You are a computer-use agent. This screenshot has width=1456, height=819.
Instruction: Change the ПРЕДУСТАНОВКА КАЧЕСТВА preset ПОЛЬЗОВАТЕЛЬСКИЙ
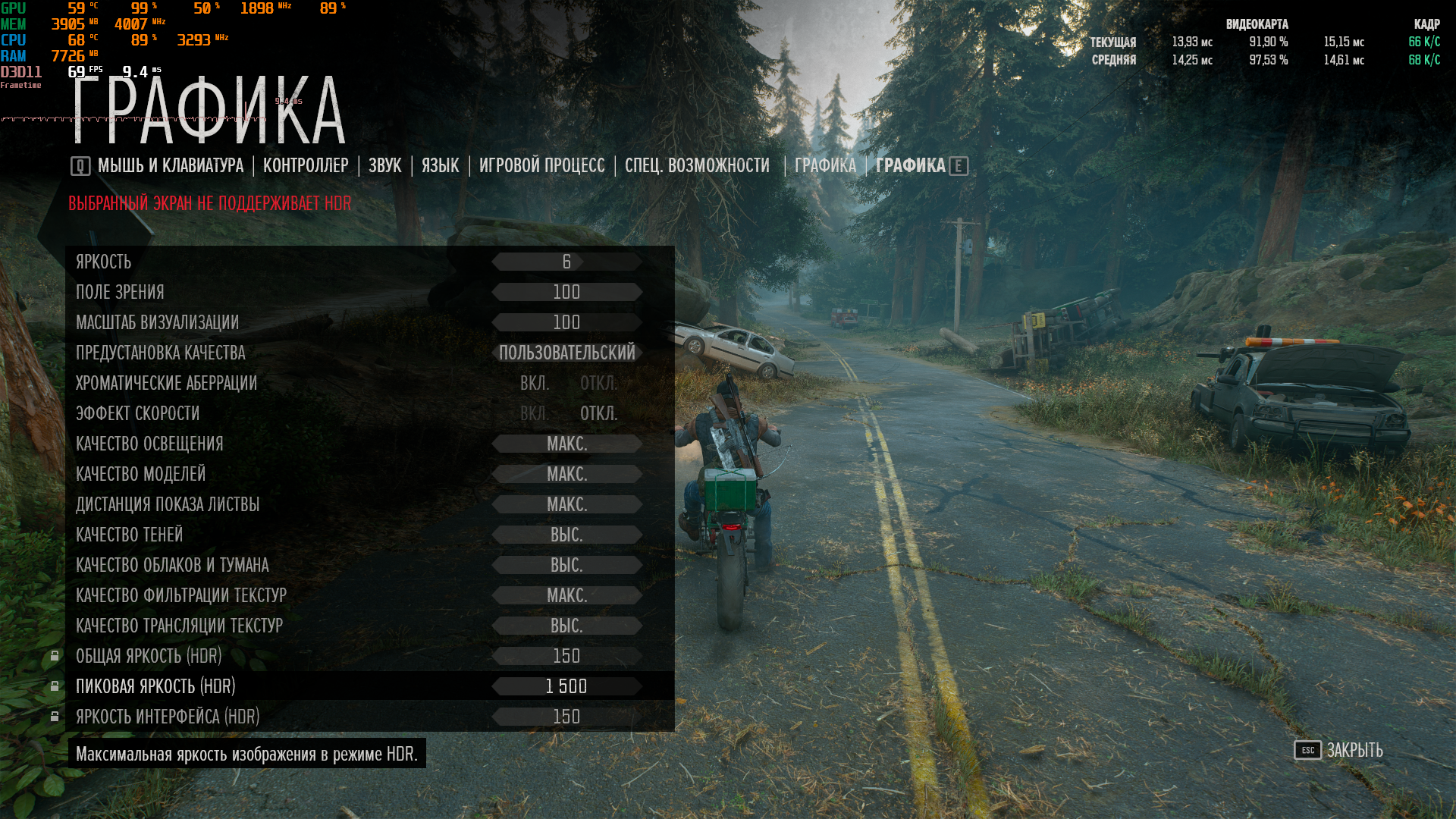[566, 353]
